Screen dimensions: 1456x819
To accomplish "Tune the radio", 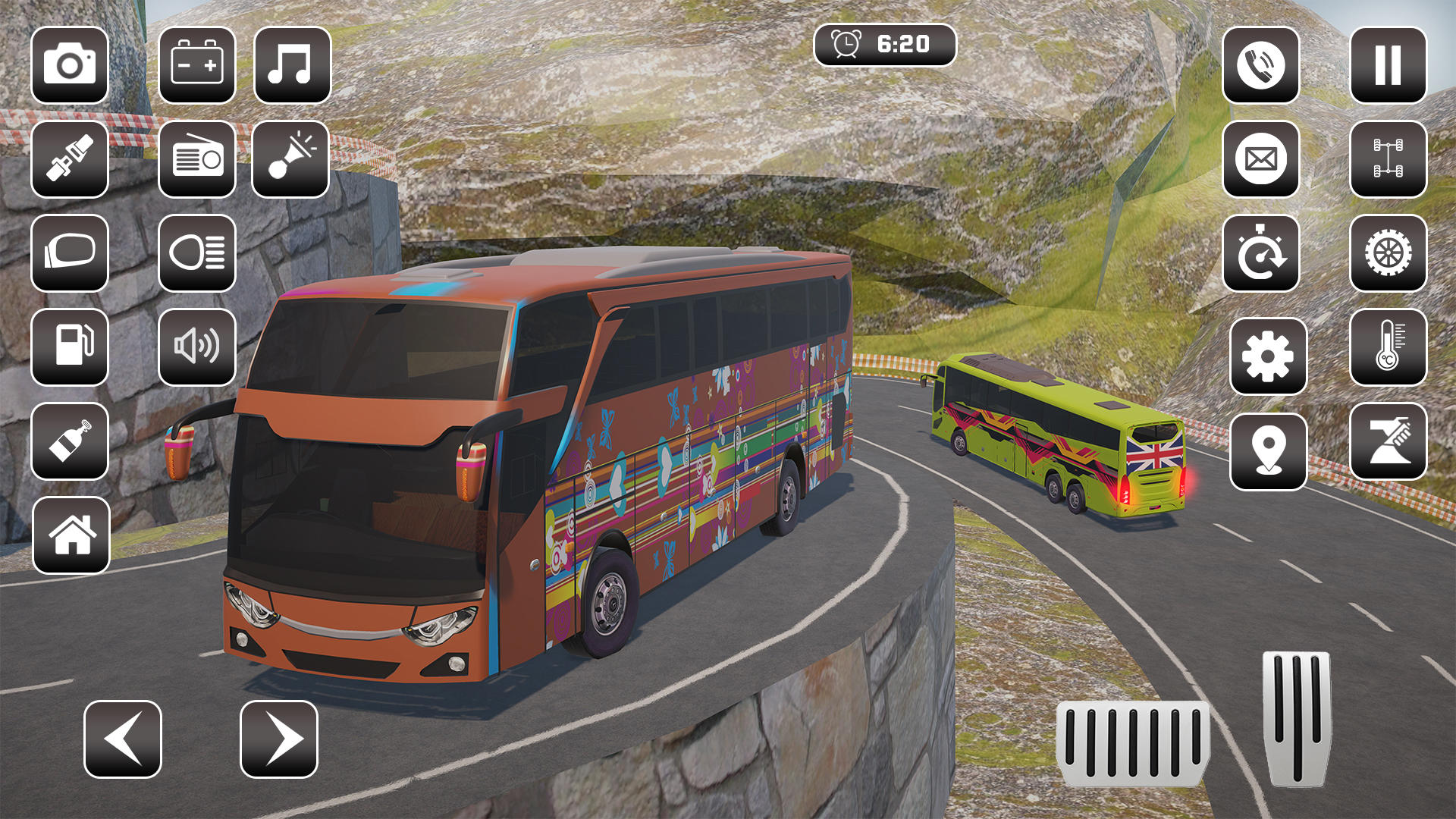I will [x=197, y=161].
